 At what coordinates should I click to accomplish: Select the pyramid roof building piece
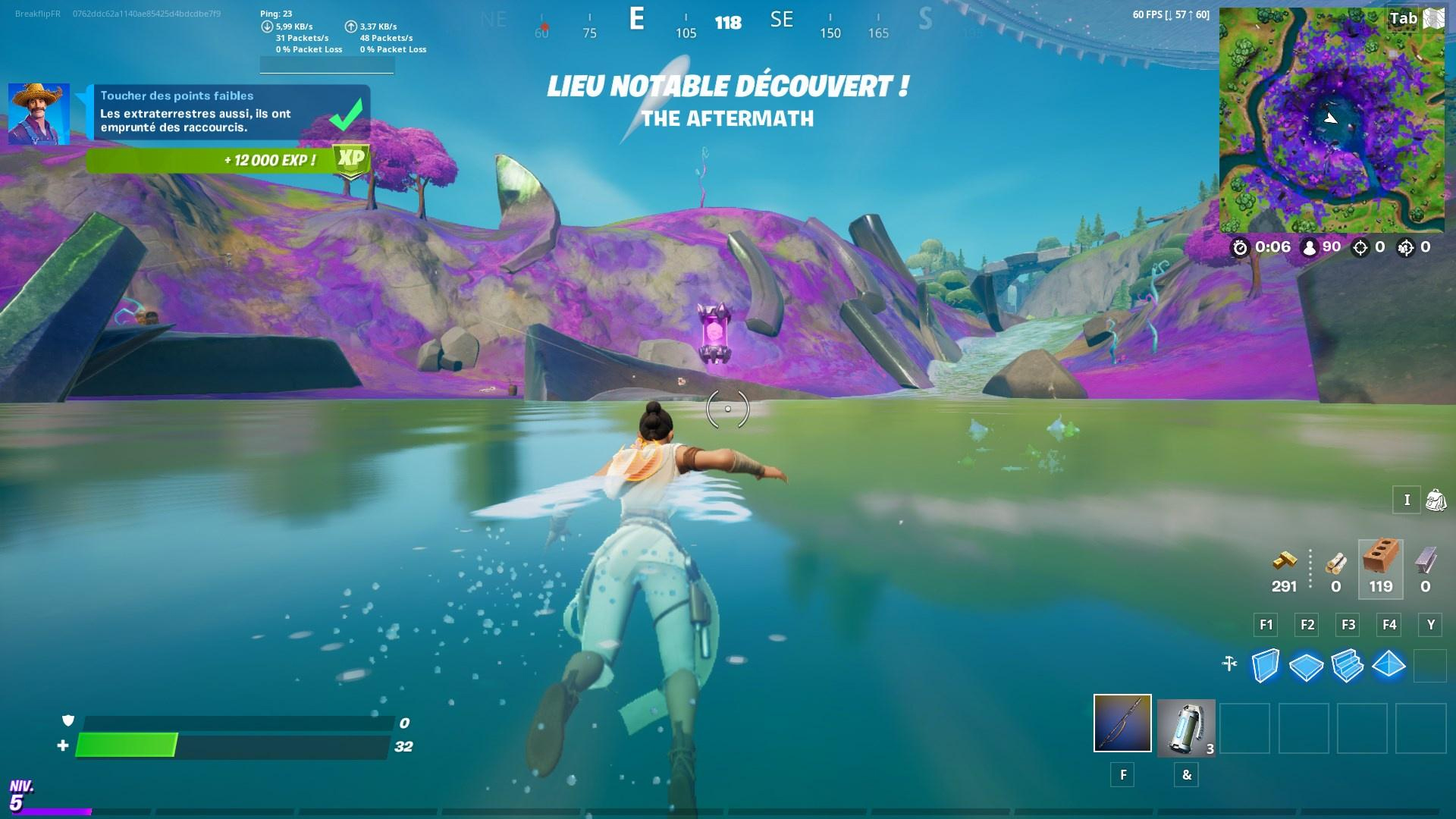[1389, 665]
